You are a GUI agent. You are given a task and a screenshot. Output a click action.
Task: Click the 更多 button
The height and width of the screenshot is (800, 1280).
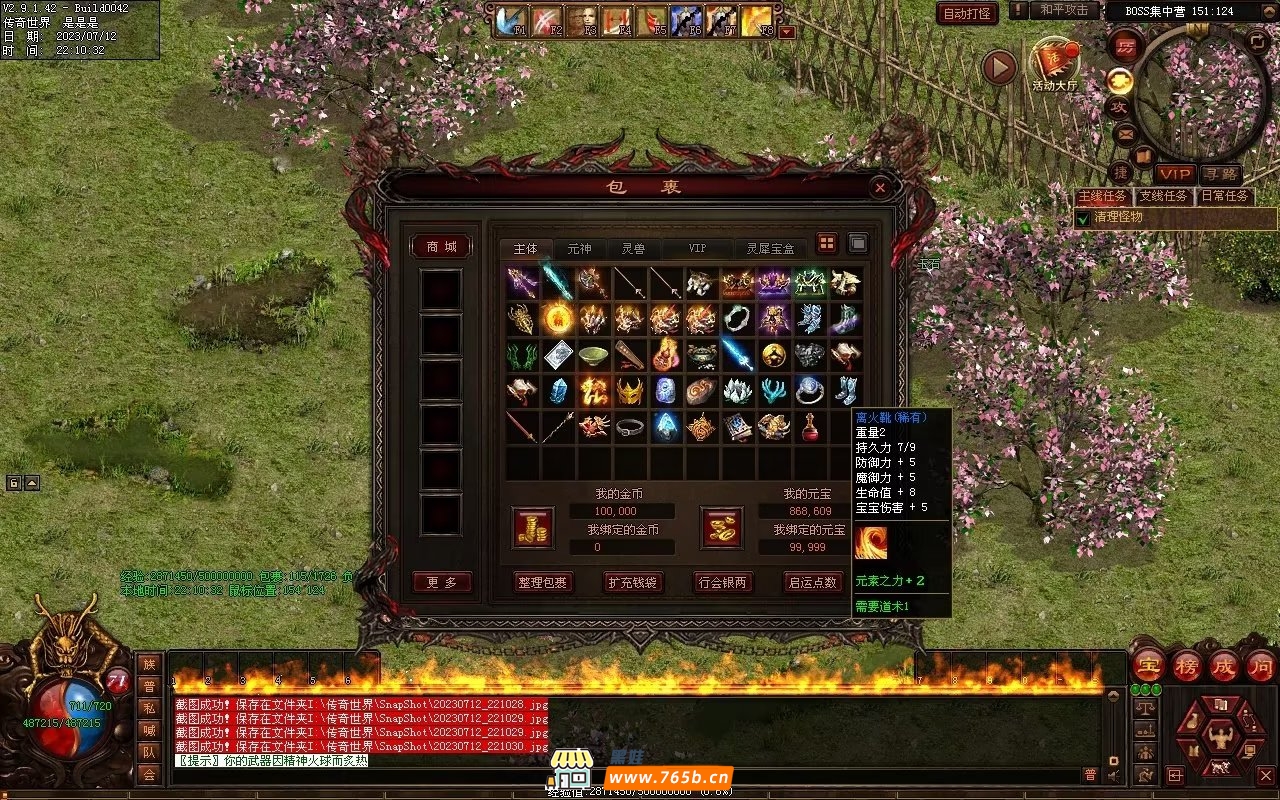[x=441, y=582]
